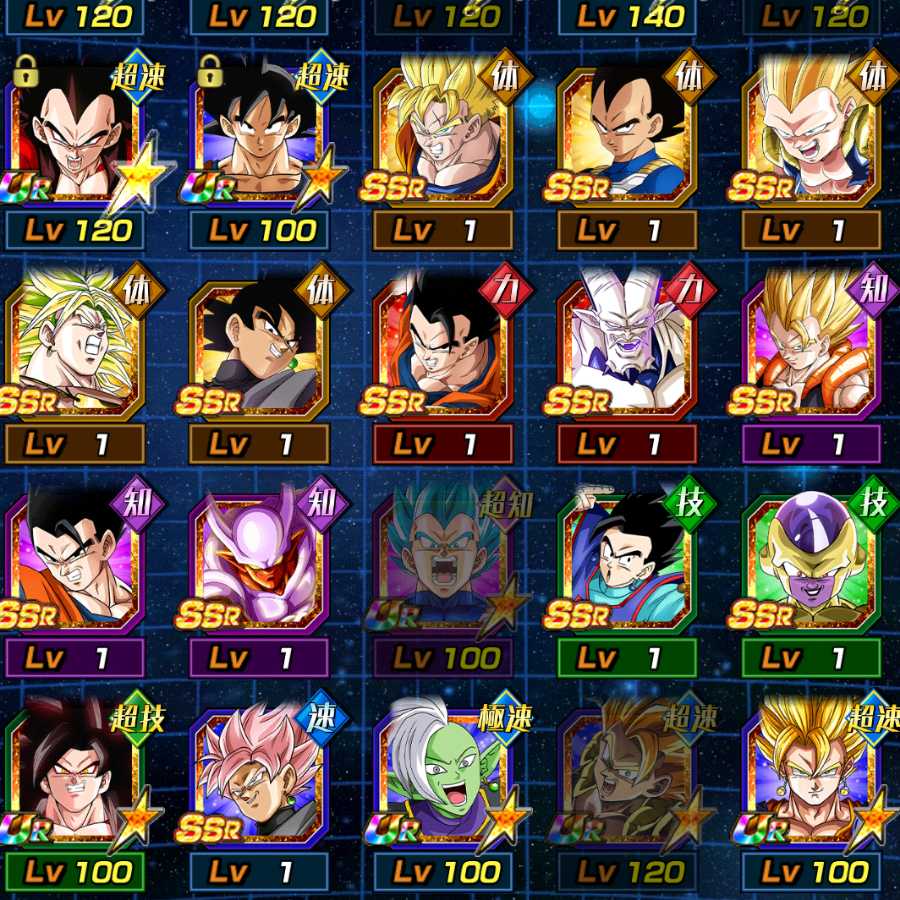Select the SSR black-haired Vegeta card
The height and width of the screenshot is (900, 900).
click(x=628, y=135)
